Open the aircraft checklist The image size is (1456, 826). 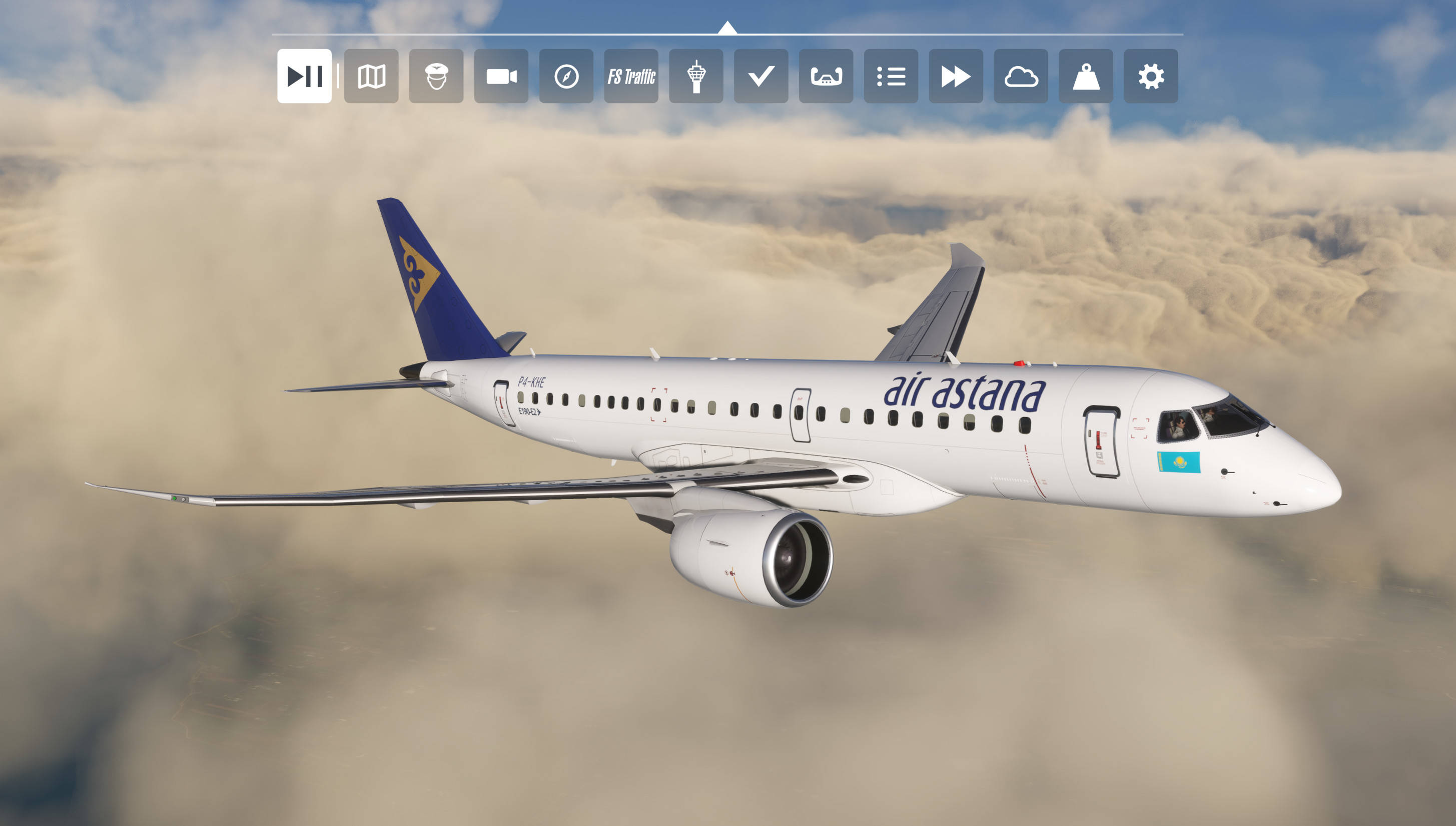click(761, 77)
